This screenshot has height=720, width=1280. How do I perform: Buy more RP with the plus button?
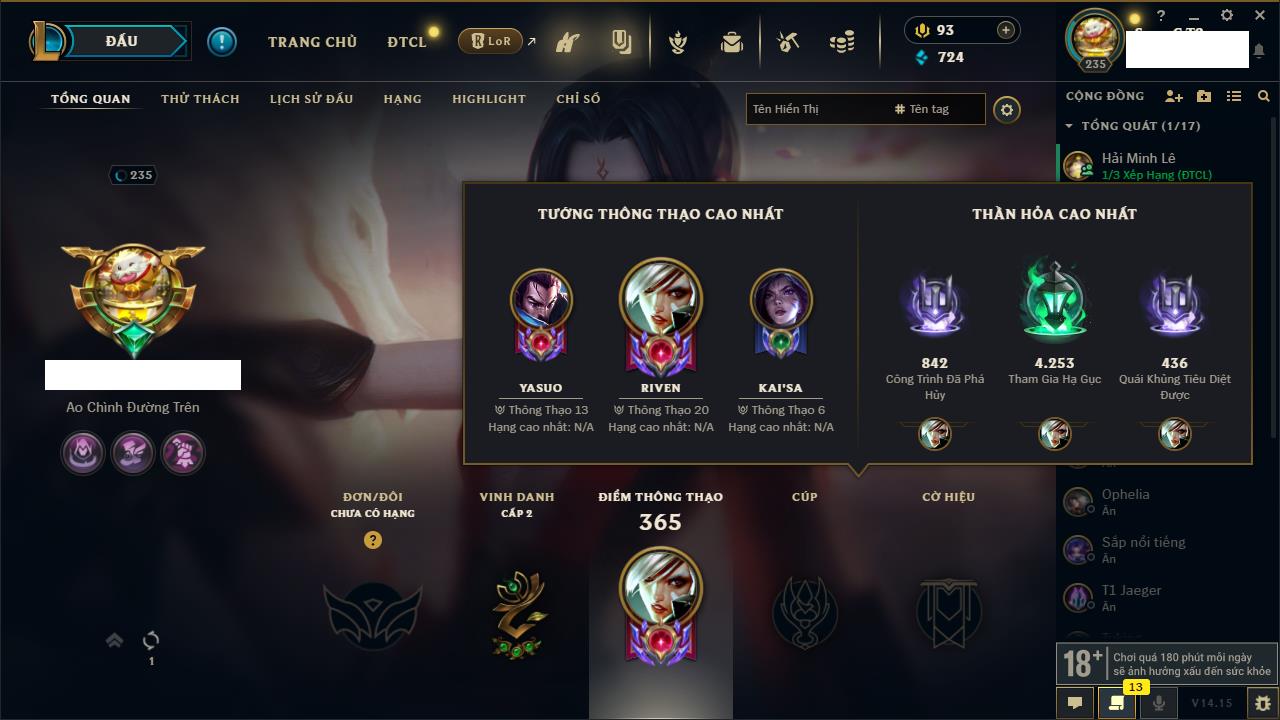coord(1005,30)
